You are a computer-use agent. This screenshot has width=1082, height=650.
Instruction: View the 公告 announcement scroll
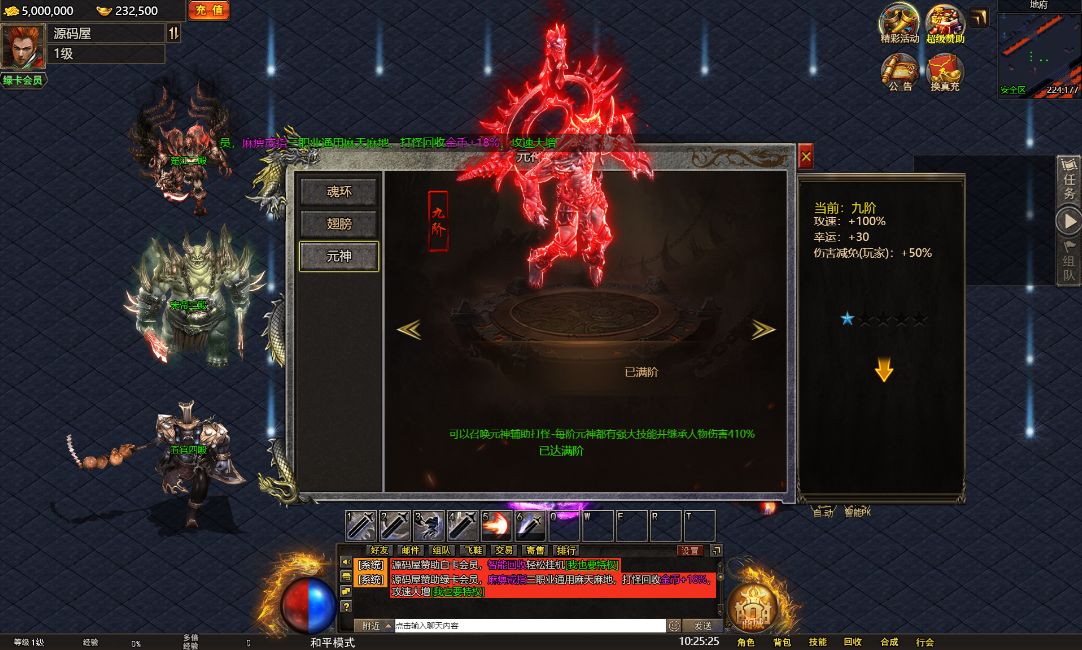[899, 71]
